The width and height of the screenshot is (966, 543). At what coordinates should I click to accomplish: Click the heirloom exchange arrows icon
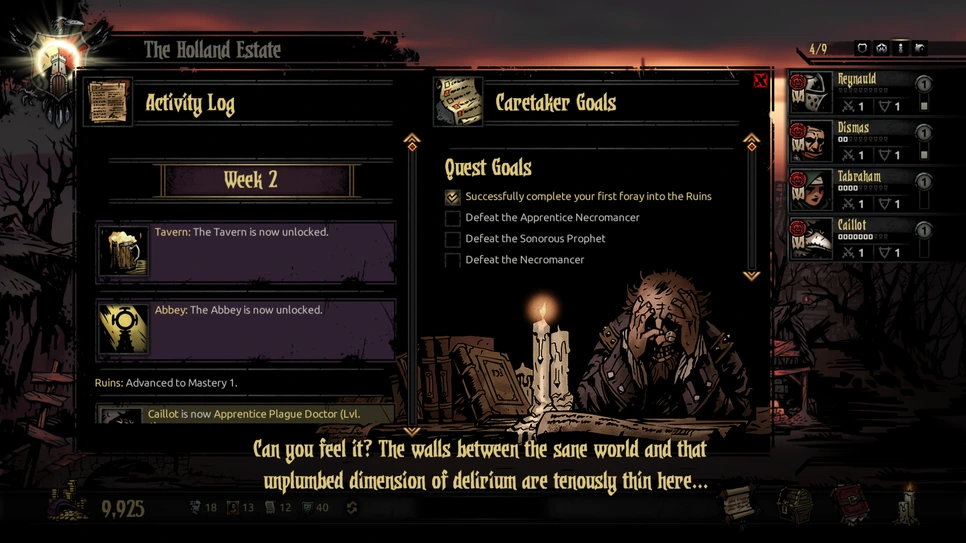tap(352, 508)
